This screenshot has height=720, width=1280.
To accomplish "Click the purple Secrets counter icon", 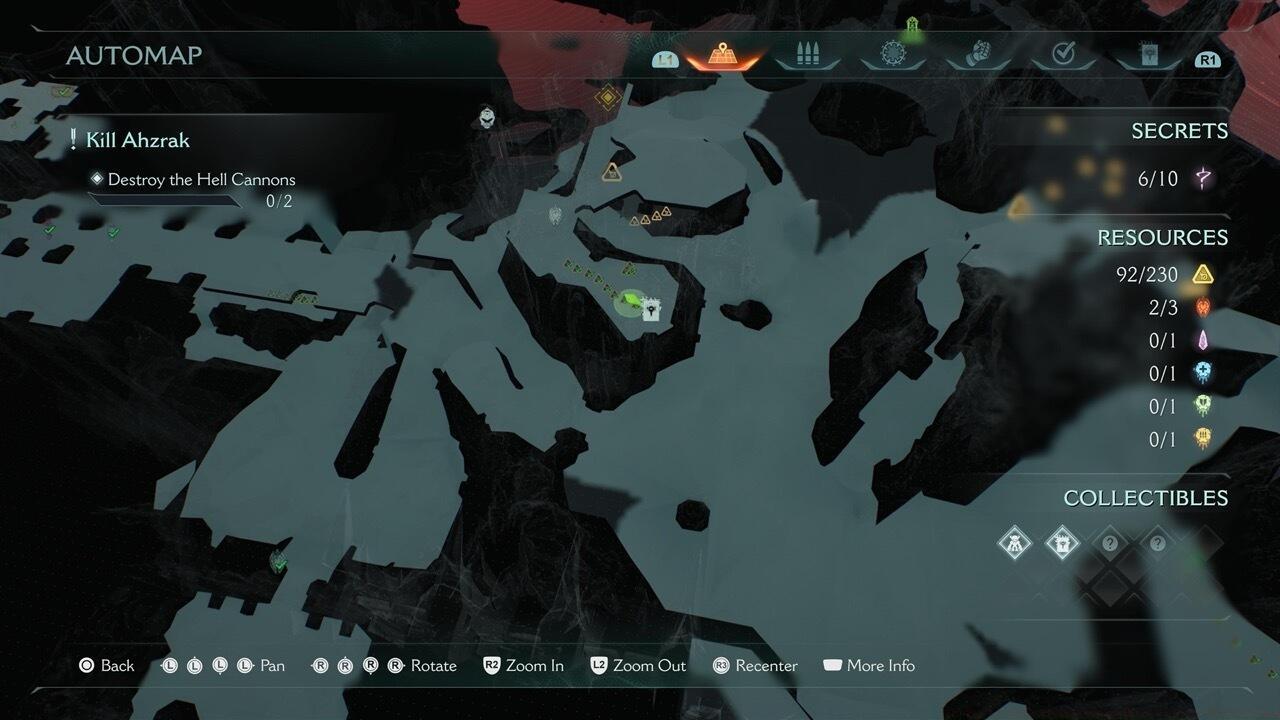I will pyautogui.click(x=1203, y=179).
